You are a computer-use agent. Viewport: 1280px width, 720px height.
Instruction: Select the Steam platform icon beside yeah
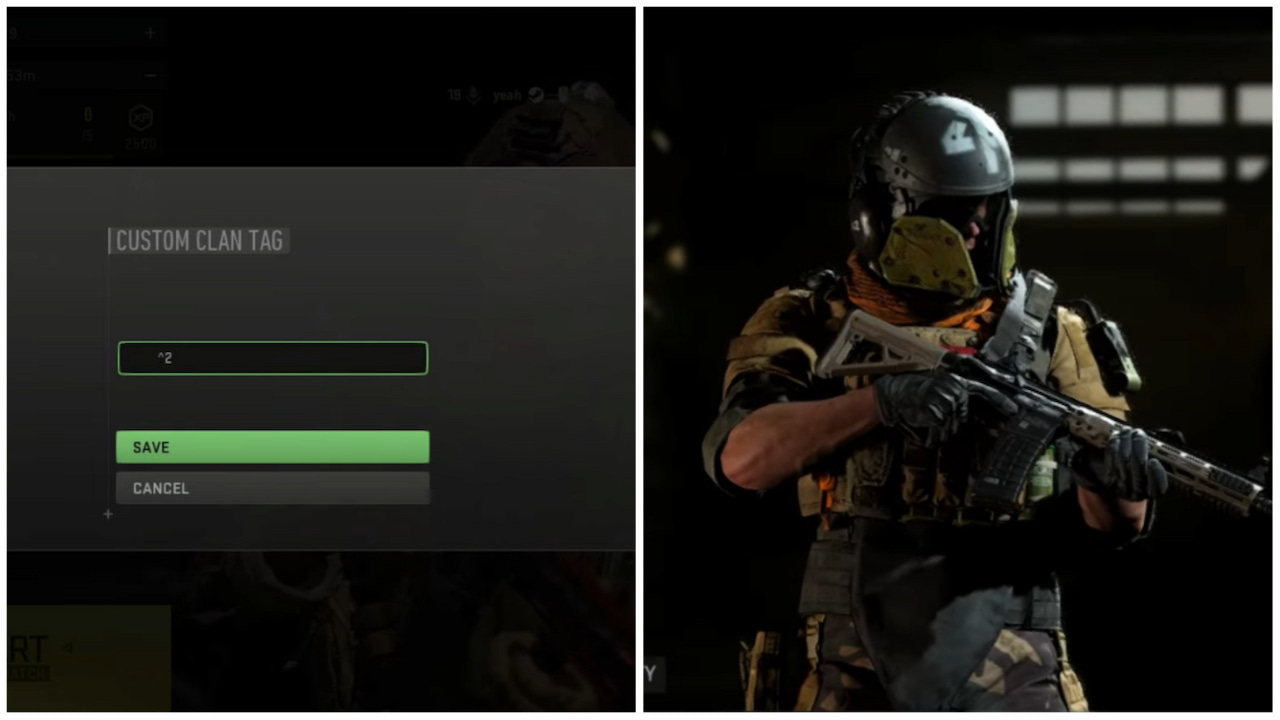535,94
